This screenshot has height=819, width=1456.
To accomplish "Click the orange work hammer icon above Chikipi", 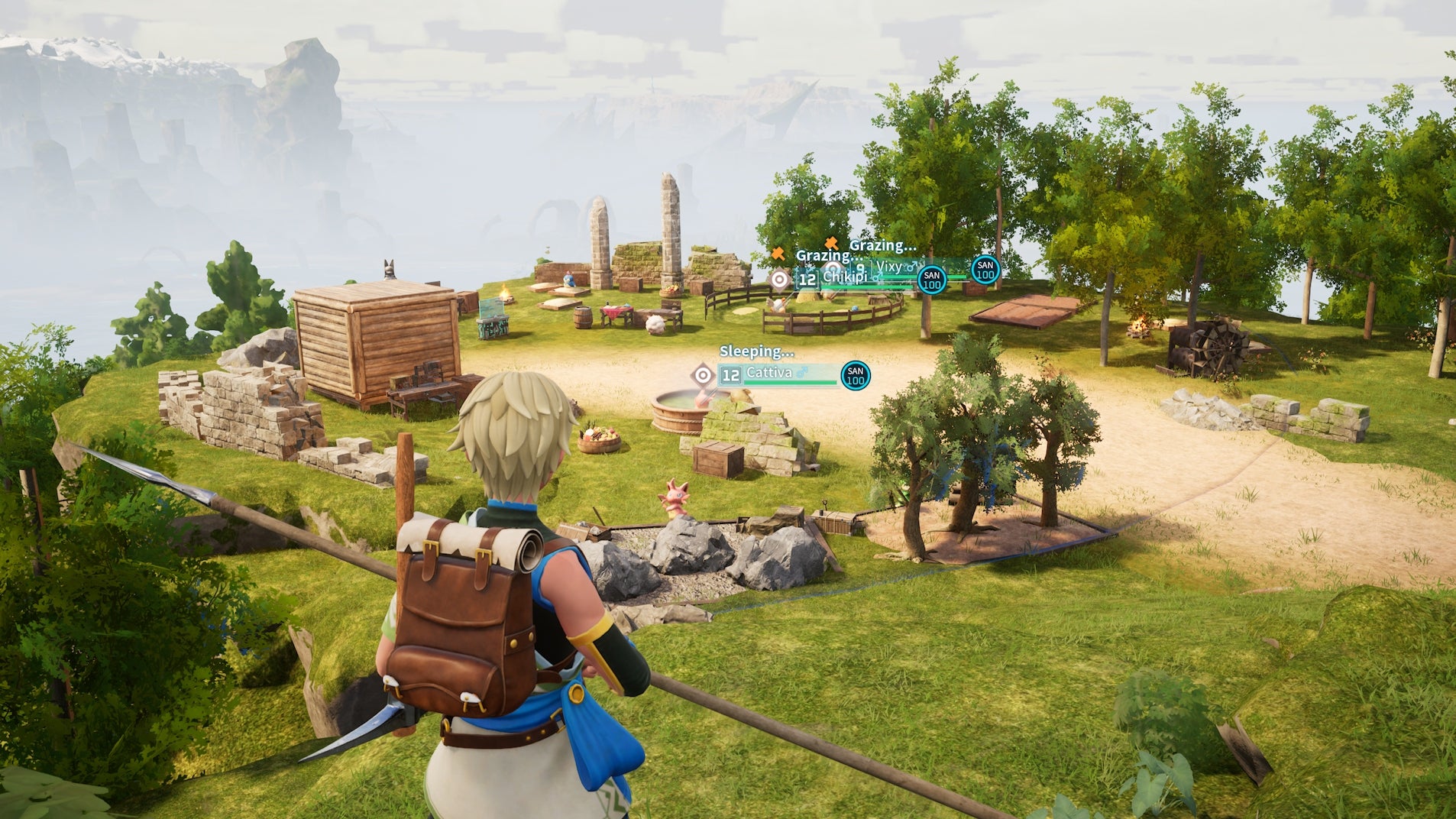I will [778, 254].
